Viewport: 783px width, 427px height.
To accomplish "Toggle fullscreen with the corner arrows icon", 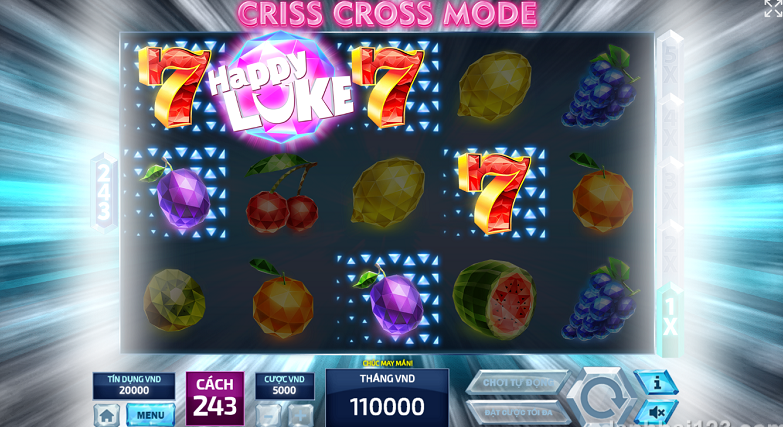I will [x=773, y=9].
